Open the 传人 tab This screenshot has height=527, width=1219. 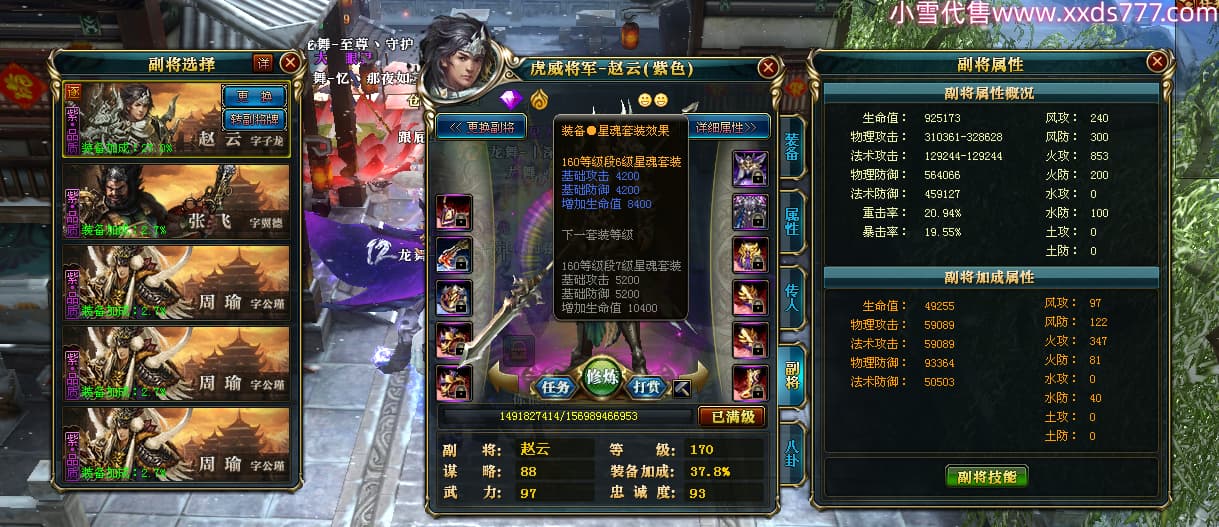[790, 295]
